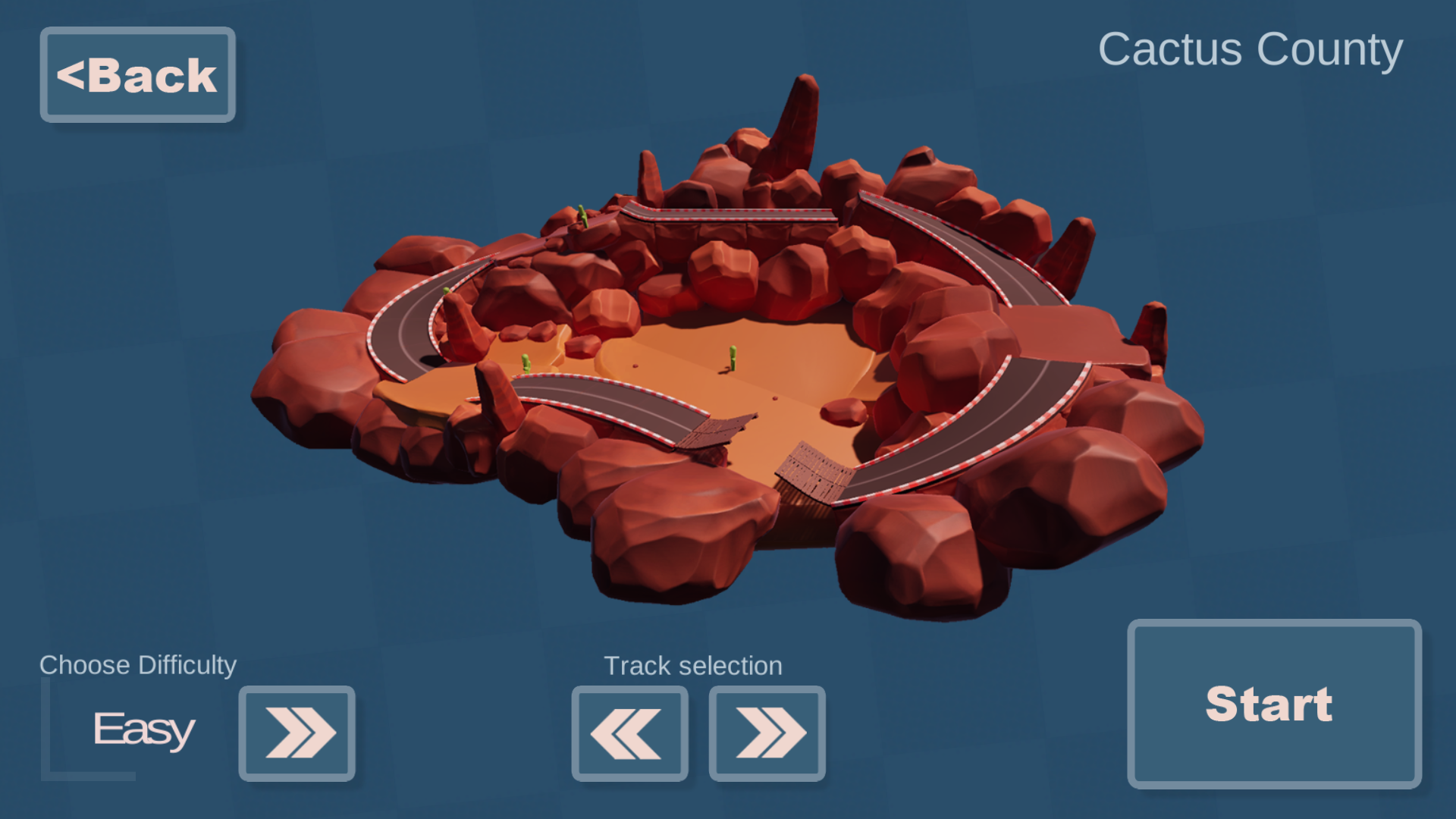Screen dimensions: 1456x819
Task: Select the previous track with the double-left chevron
Action: 630,734
